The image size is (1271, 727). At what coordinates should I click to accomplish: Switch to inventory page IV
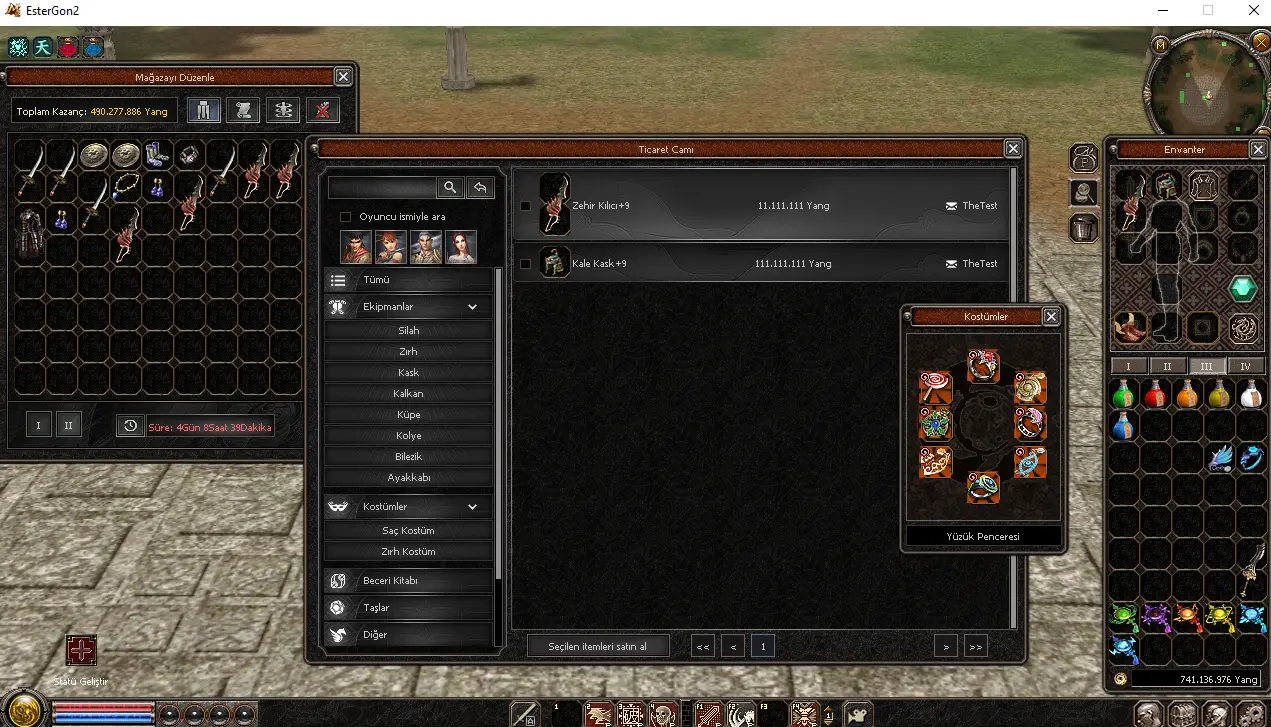[1245, 366]
